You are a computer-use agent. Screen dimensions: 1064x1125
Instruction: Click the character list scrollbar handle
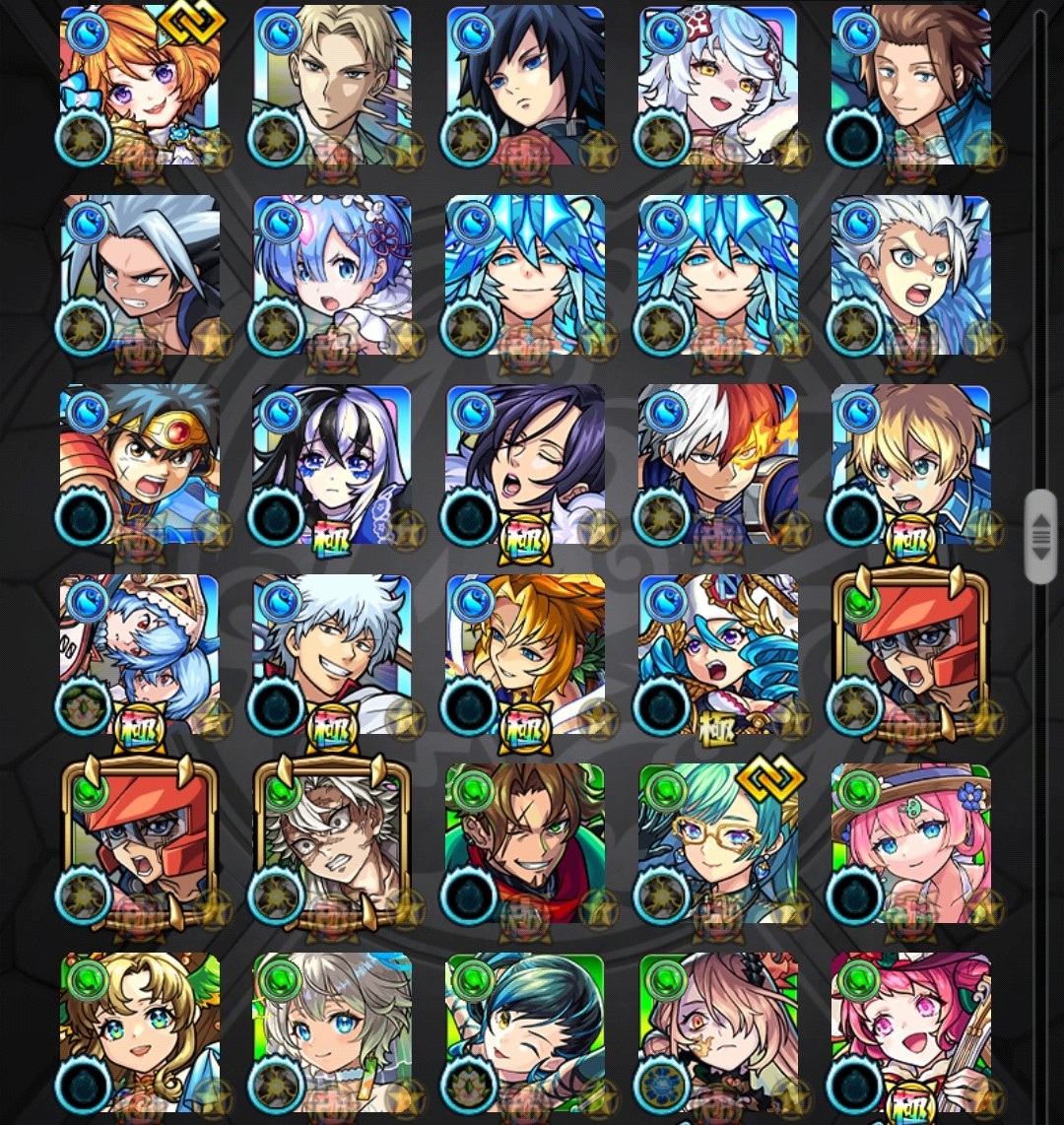(1040, 537)
